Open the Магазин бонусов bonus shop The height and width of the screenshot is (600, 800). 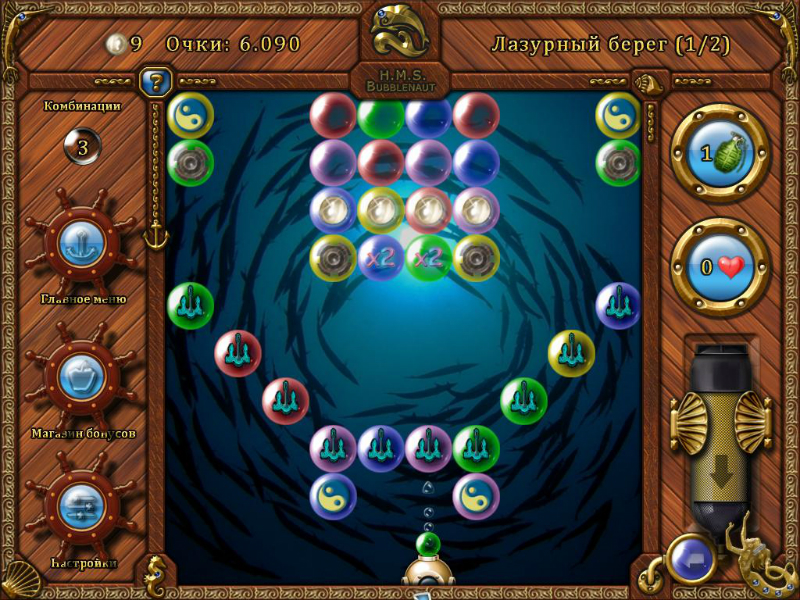point(83,376)
